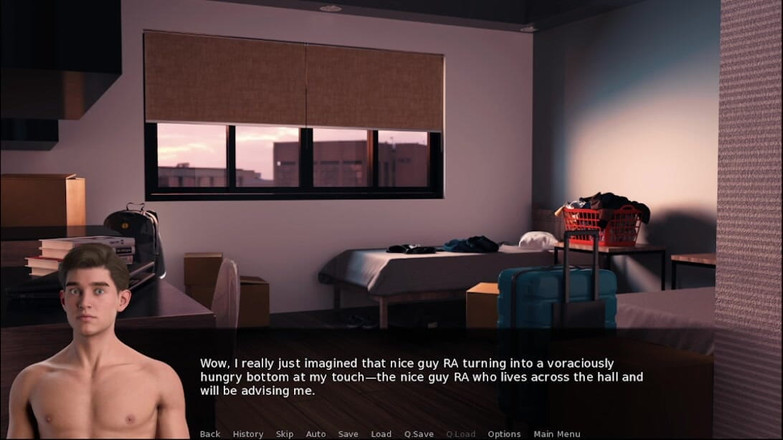Quick save with the Q.Save button
The image size is (783, 440).
coord(419,434)
